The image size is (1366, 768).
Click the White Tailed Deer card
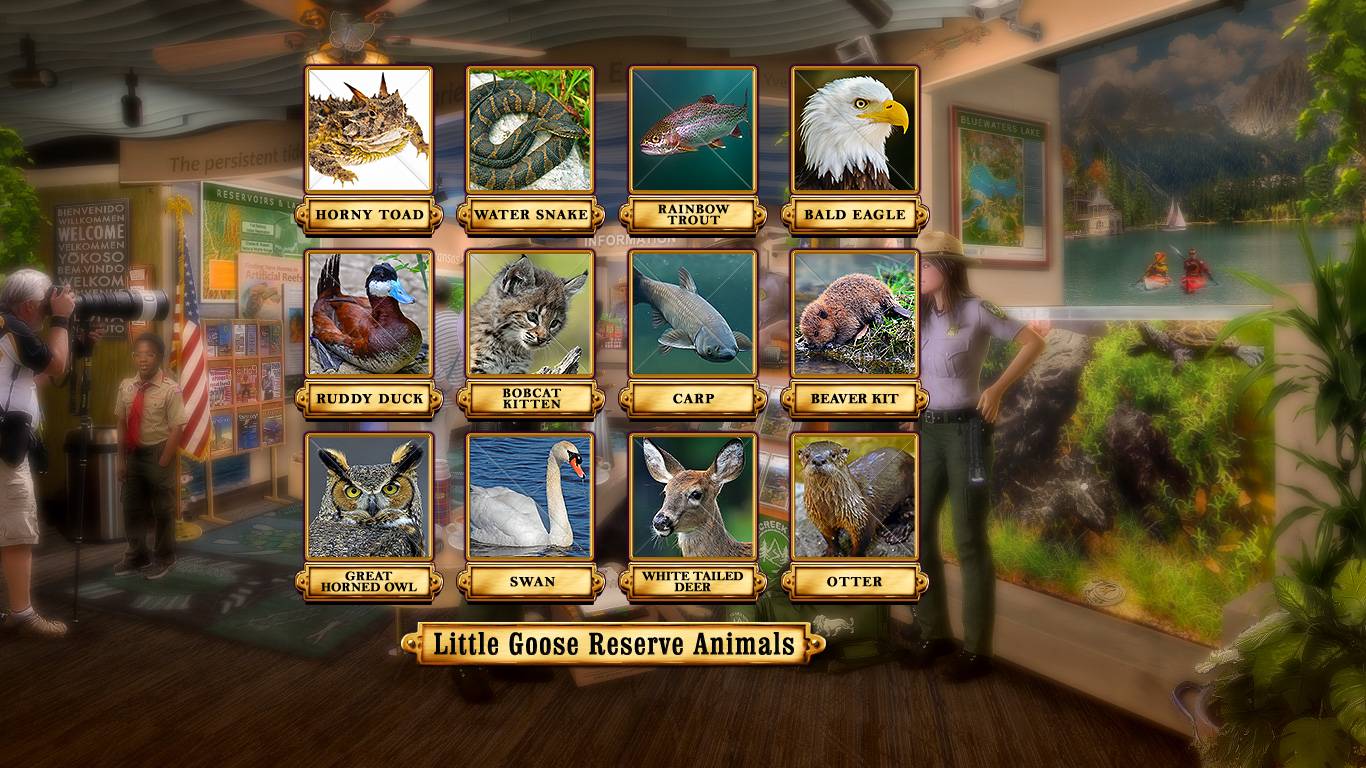point(693,496)
